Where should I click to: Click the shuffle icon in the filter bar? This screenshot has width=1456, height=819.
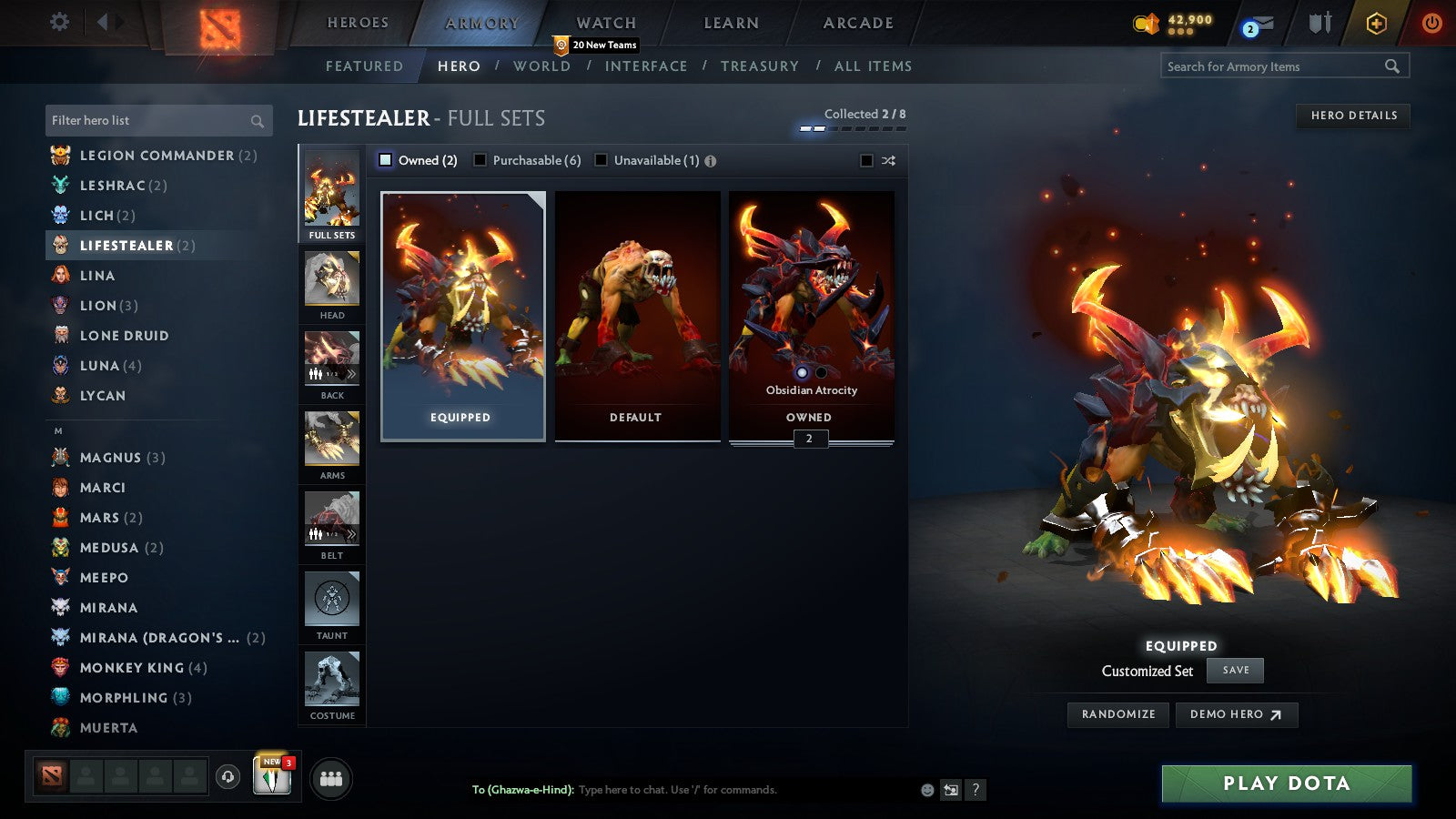click(886, 160)
